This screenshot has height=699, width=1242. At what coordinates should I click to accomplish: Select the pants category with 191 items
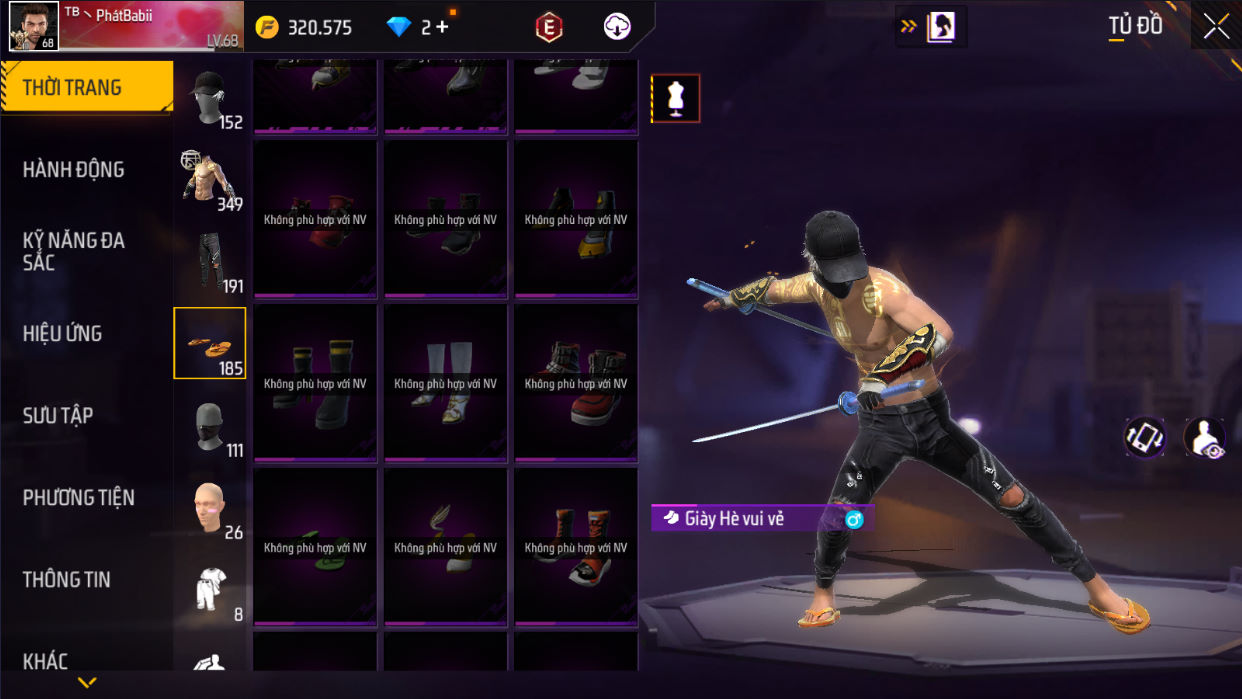pyautogui.click(x=210, y=262)
